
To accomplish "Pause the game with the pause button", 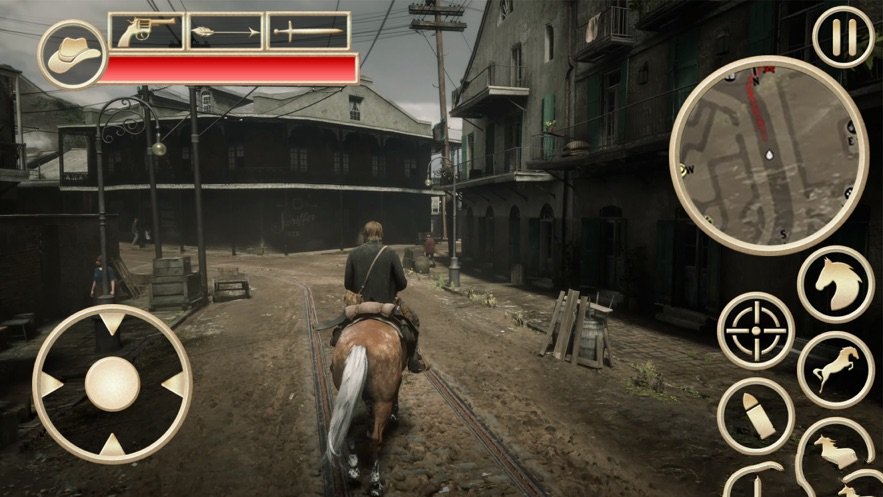I will tap(843, 36).
